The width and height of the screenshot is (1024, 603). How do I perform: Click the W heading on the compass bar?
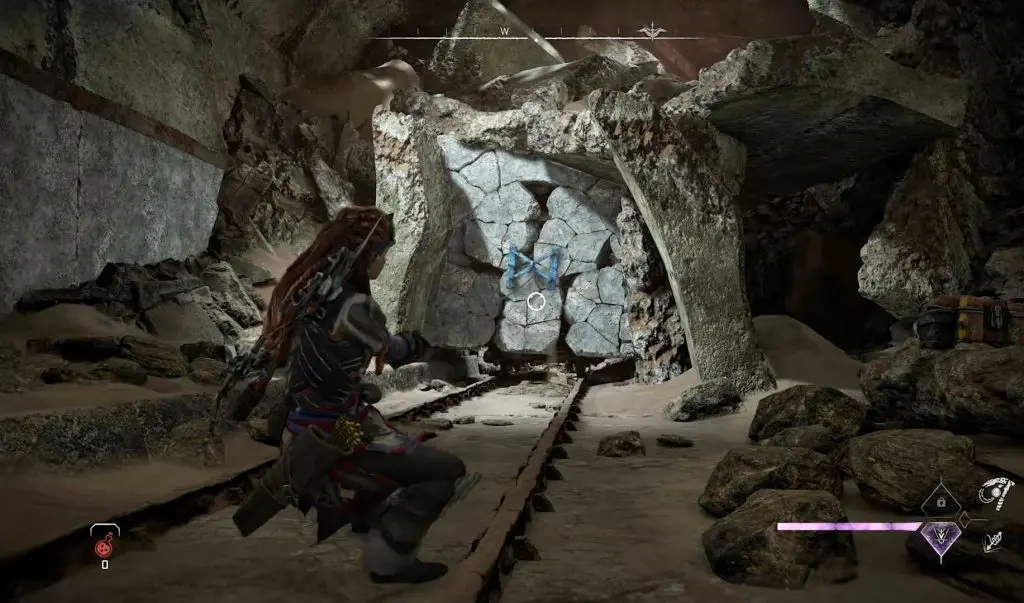click(506, 32)
